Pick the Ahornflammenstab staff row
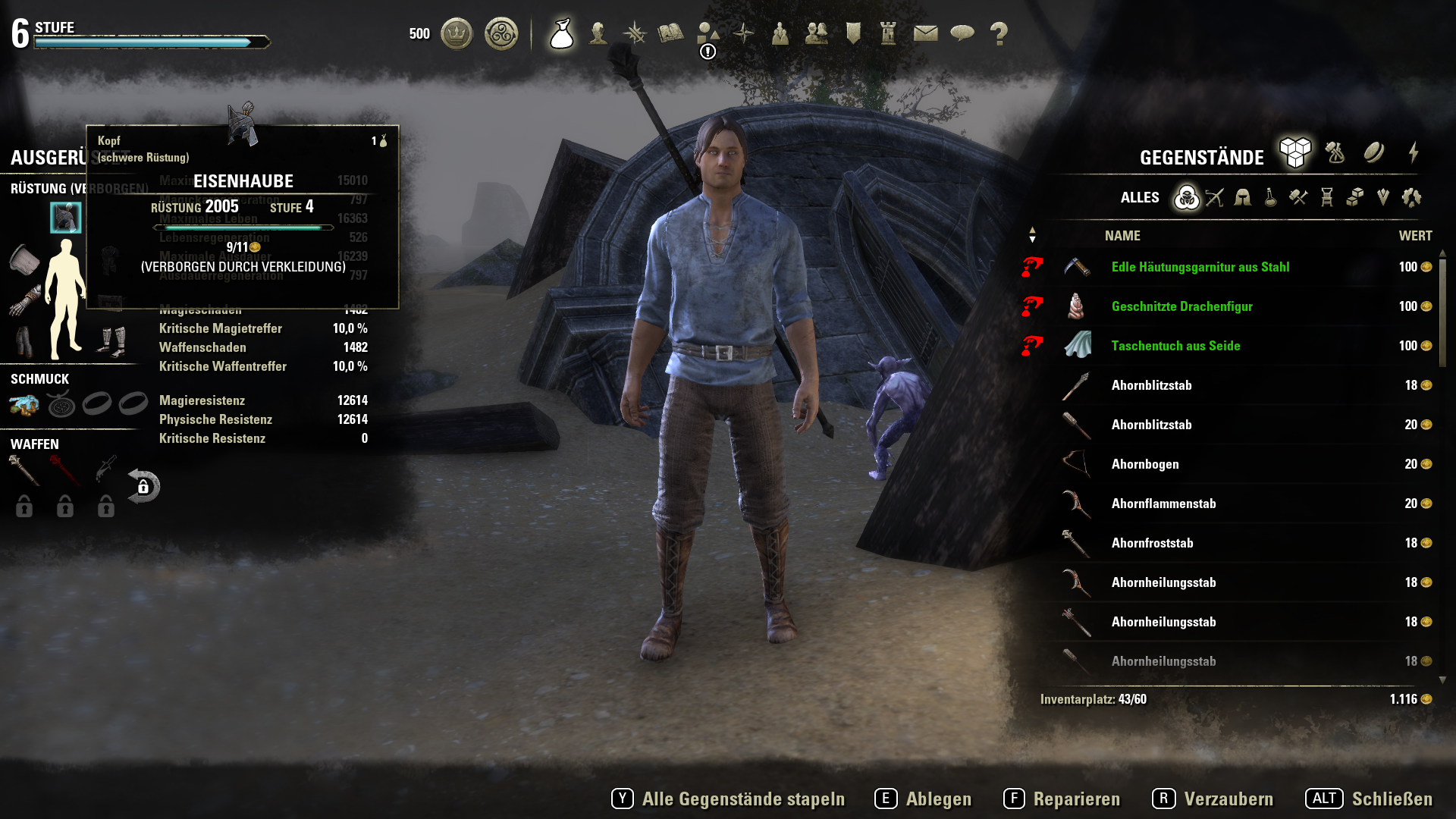Image resolution: width=1456 pixels, height=819 pixels. pos(1163,504)
